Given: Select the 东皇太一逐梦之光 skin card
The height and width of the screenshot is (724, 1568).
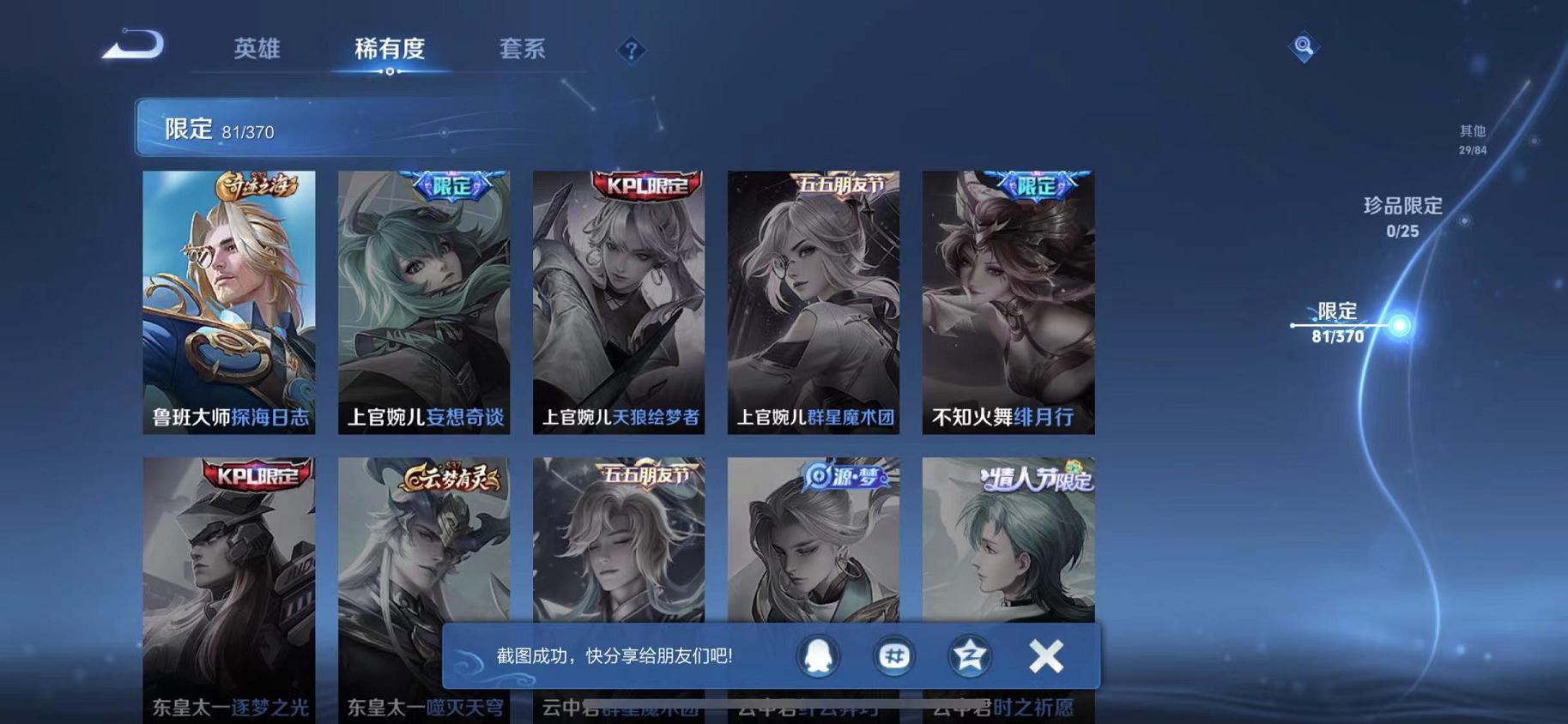Looking at the screenshot, I should [229, 575].
